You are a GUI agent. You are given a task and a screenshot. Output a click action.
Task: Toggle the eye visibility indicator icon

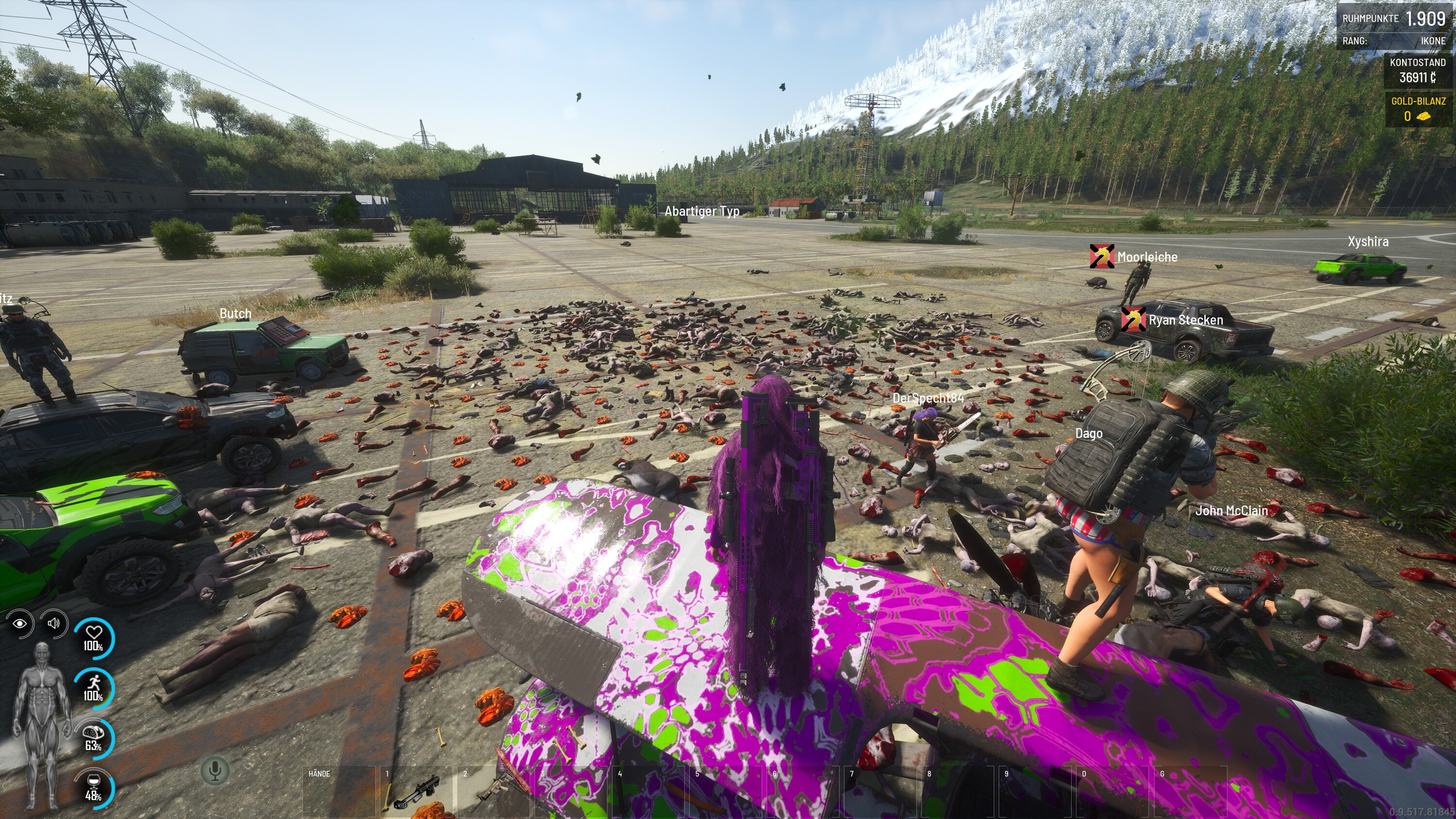[20, 623]
